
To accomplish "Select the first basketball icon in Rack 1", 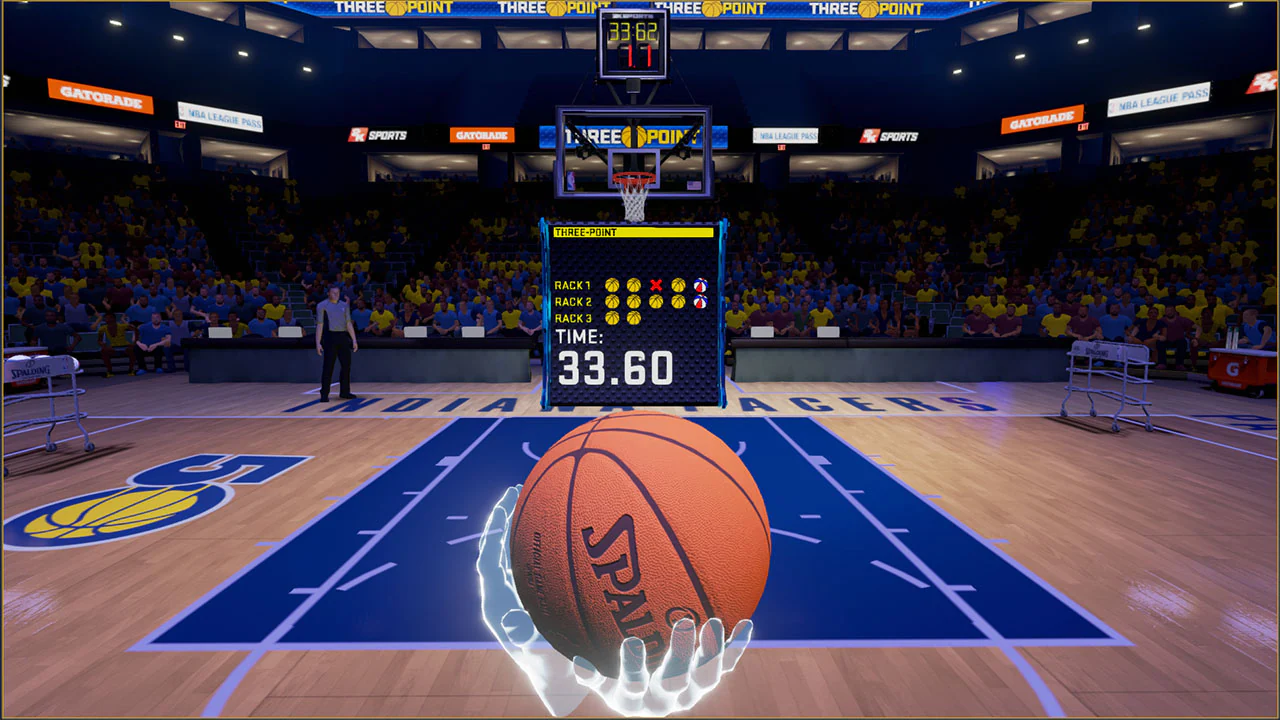I will tap(612, 285).
